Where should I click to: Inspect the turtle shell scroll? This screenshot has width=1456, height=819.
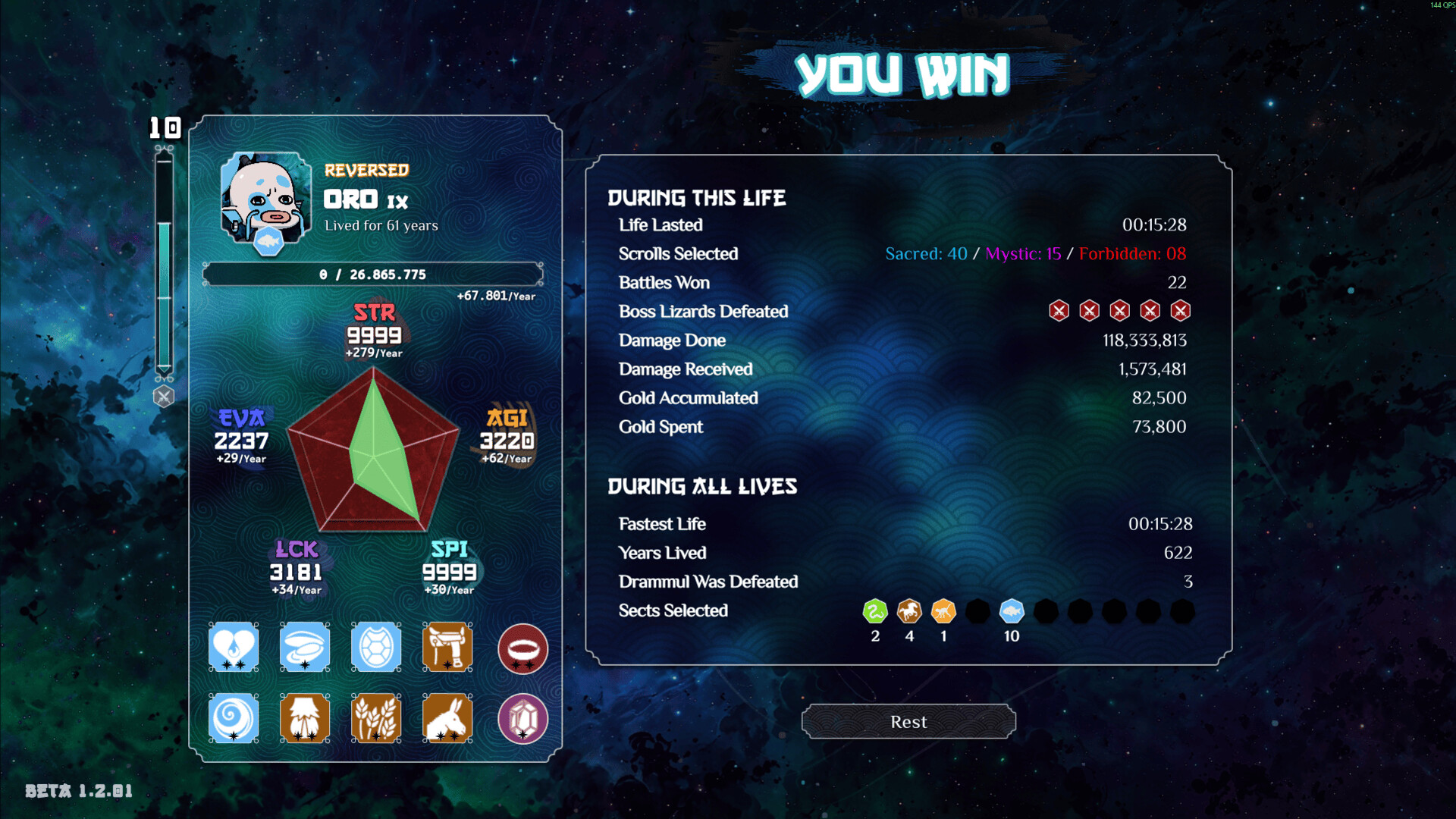click(x=376, y=647)
